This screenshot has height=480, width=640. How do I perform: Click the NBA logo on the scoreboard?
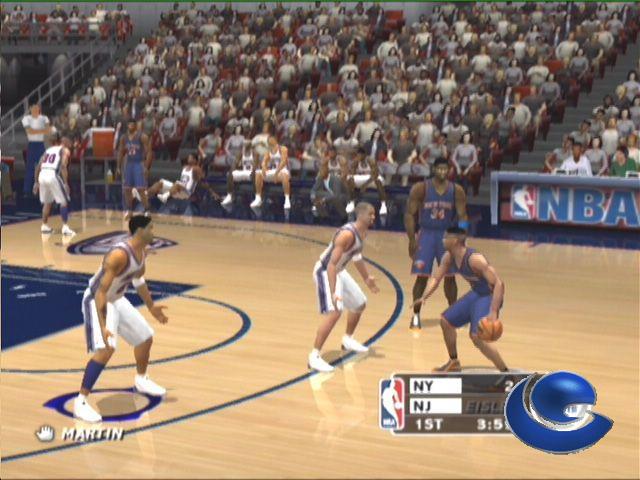(393, 404)
